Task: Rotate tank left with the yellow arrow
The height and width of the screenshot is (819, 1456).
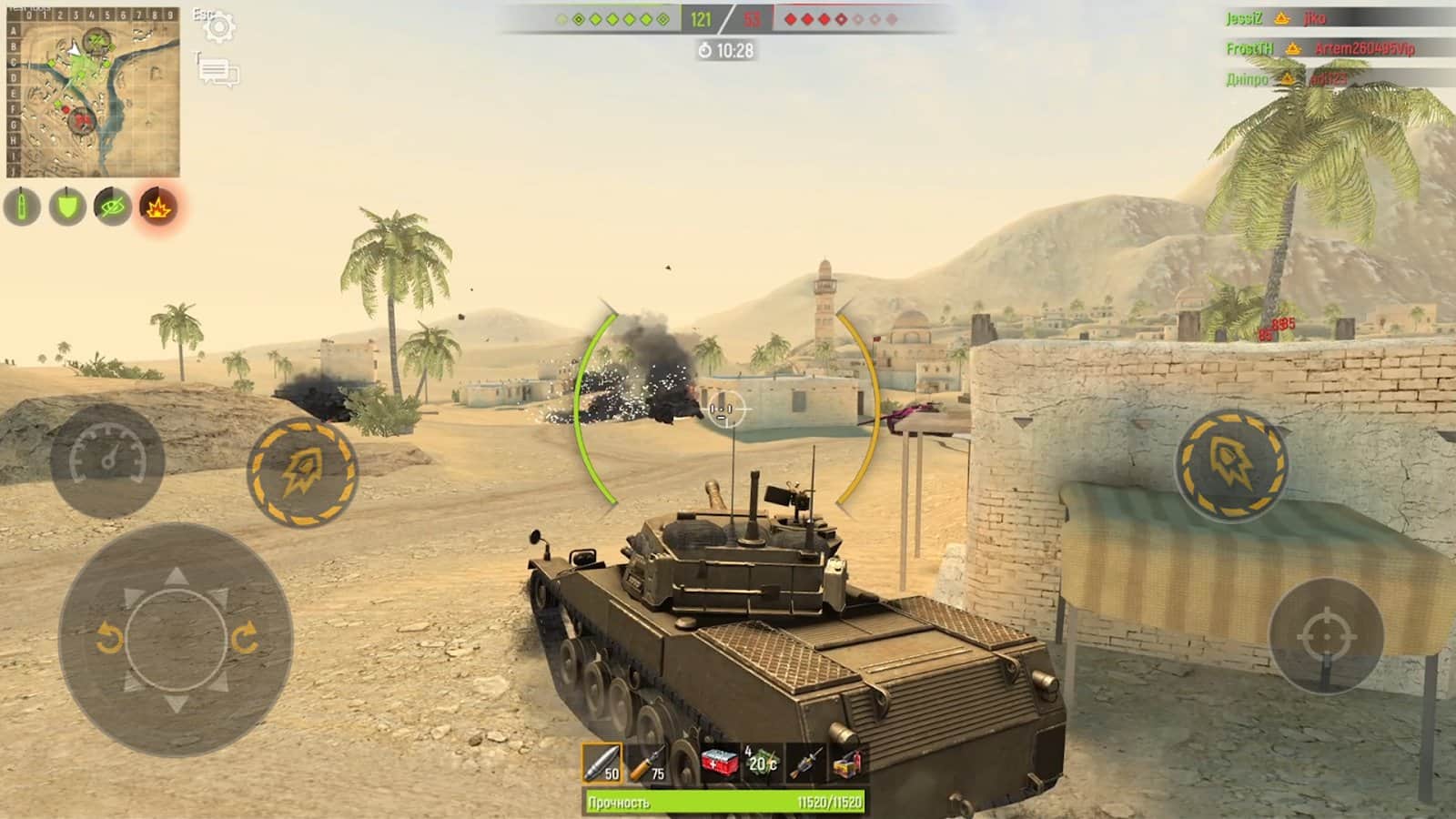Action: click(x=109, y=640)
